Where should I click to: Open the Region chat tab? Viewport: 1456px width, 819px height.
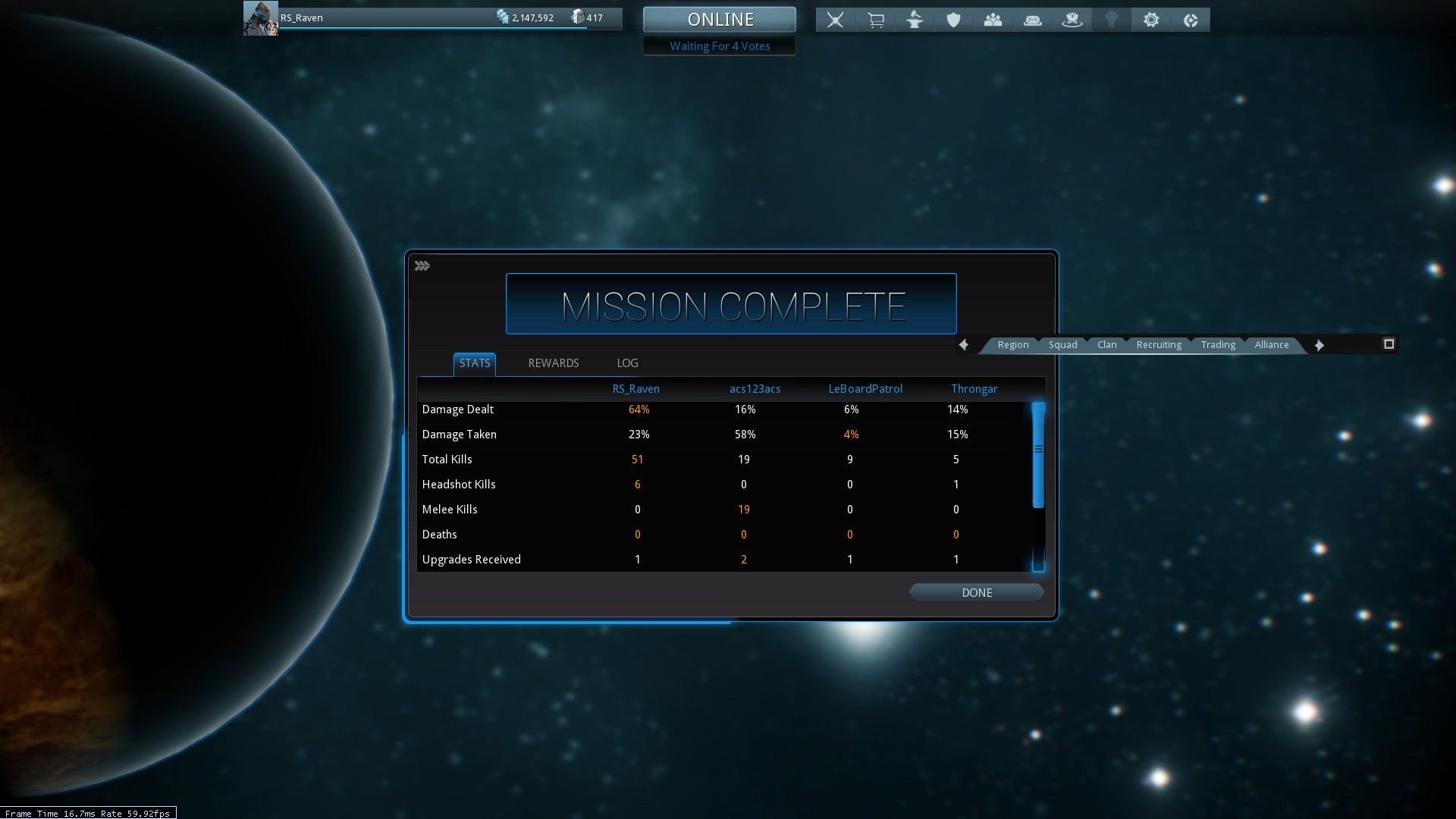point(1012,345)
